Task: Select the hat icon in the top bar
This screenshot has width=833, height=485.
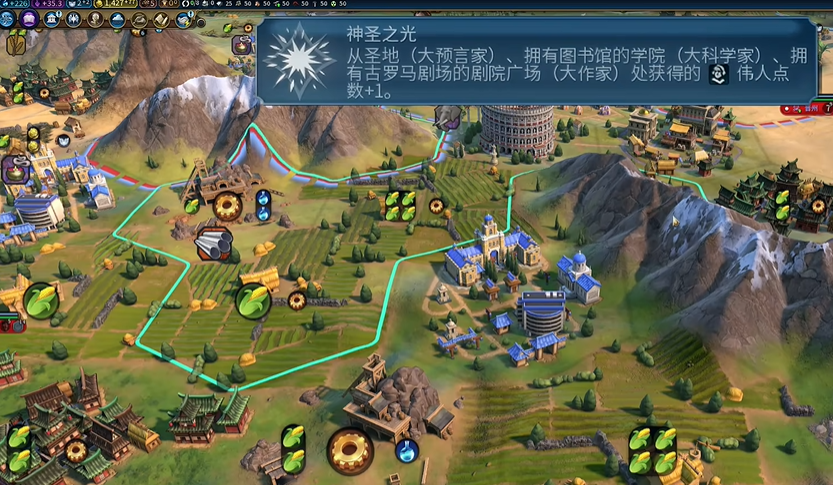Action: [139, 19]
